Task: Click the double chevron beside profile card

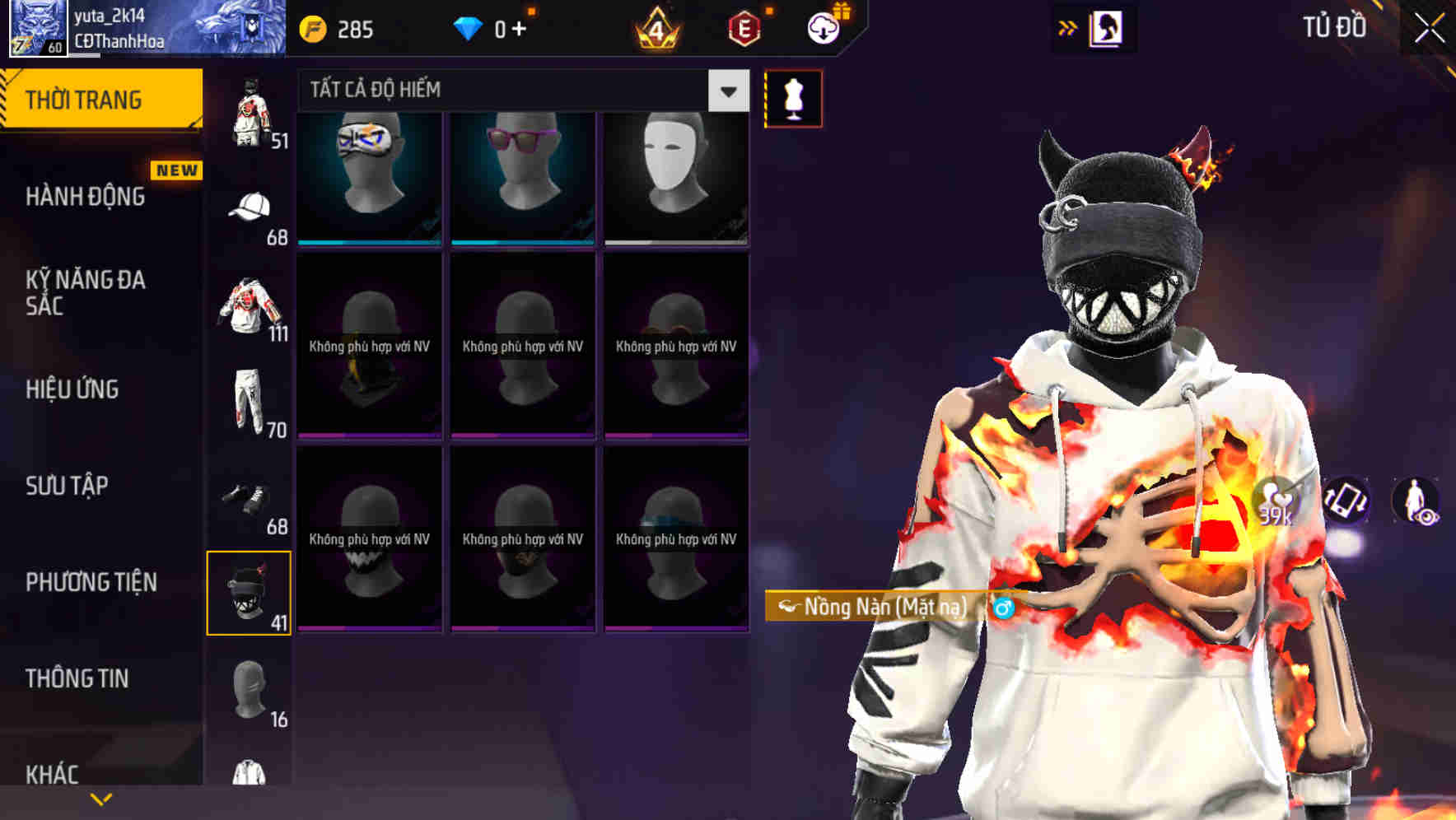Action: point(1066,27)
